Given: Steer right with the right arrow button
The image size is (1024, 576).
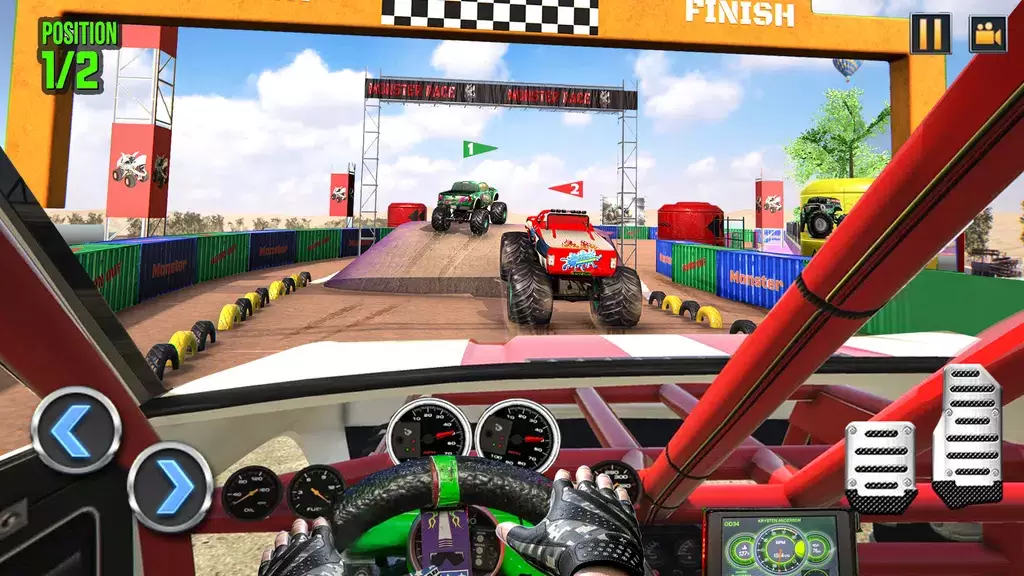Looking at the screenshot, I should tap(170, 486).
